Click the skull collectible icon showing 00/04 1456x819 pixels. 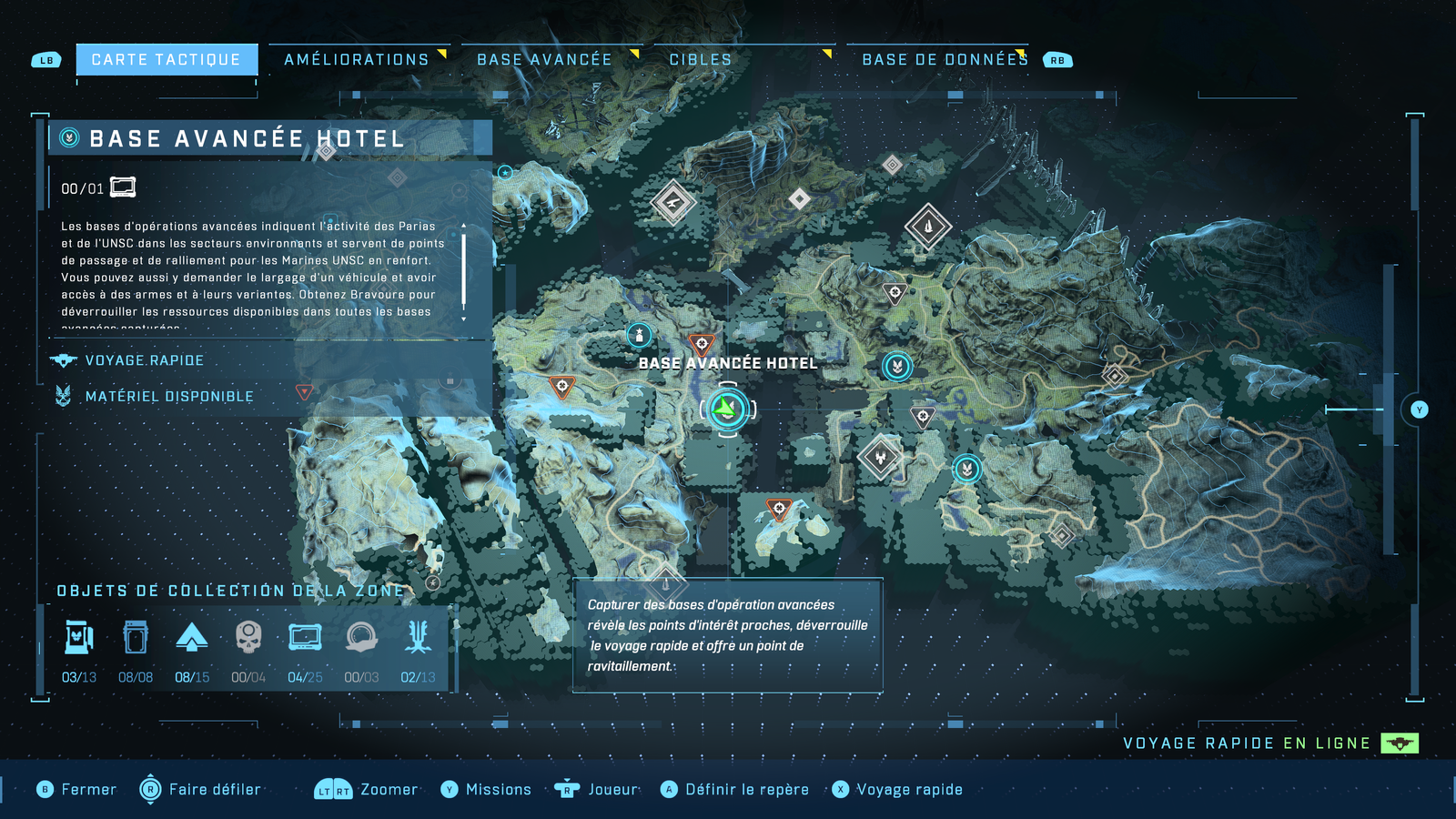(x=248, y=638)
